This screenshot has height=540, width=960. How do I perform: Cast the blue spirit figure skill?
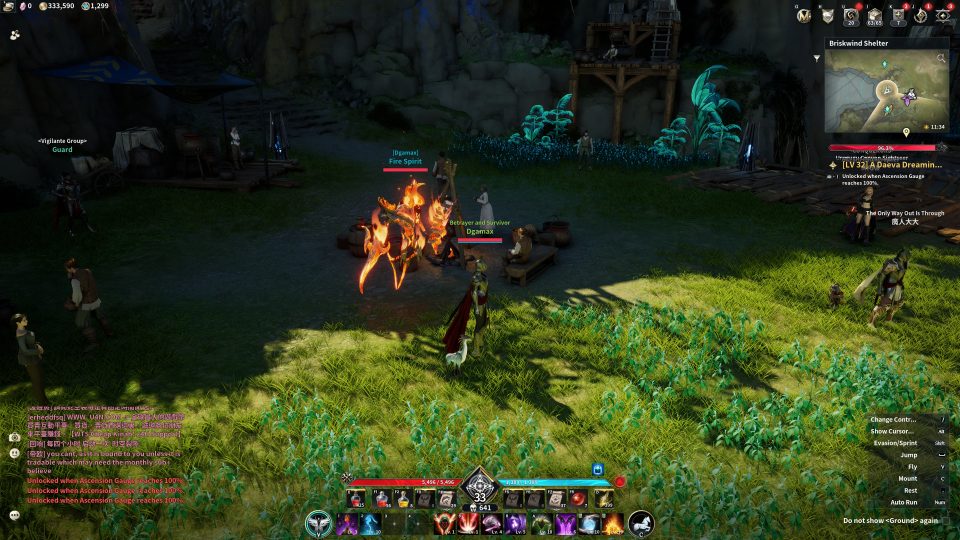pos(370,522)
